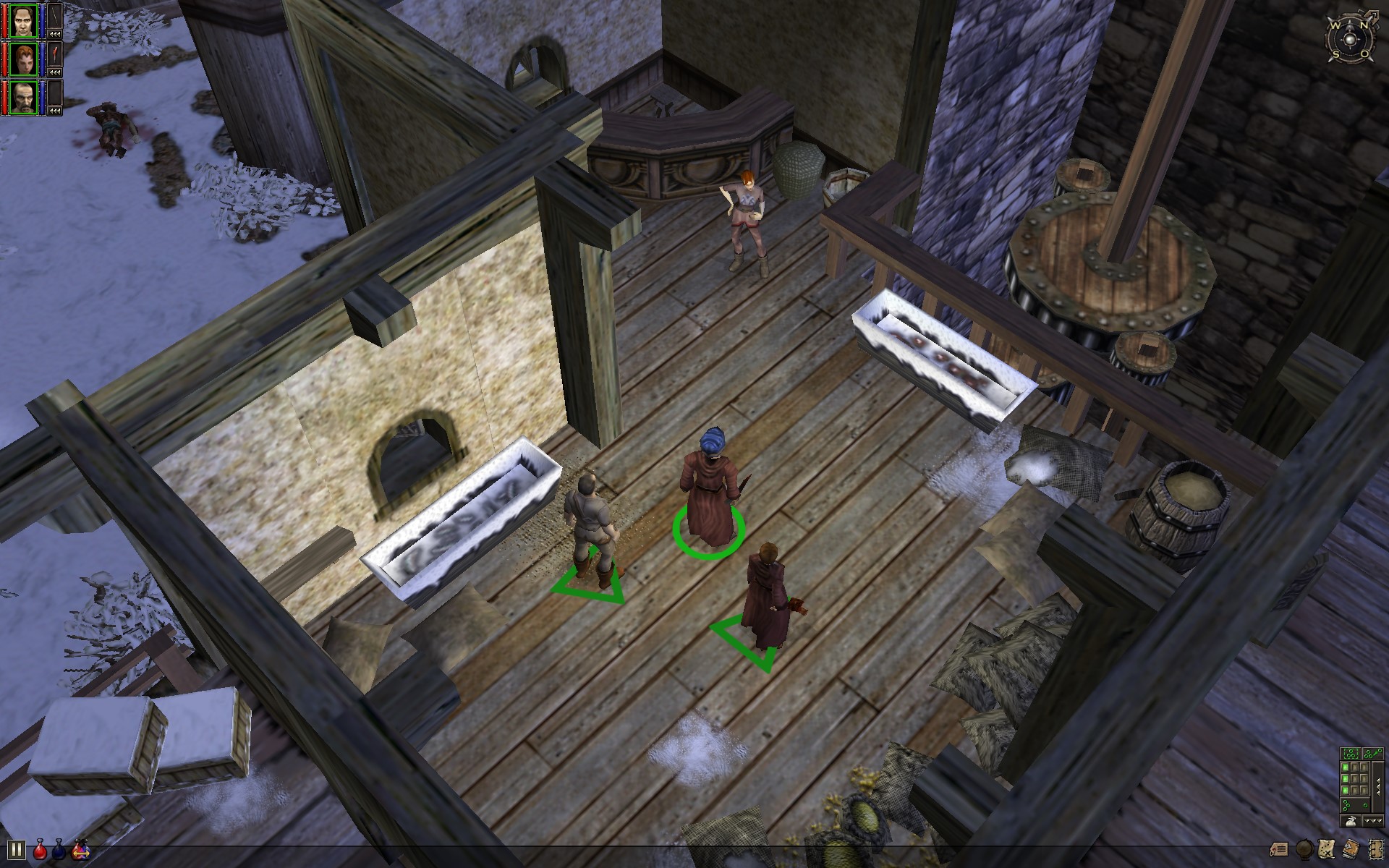Click the compass in the corner
Screen dimensions: 1389x868
tap(1350, 38)
